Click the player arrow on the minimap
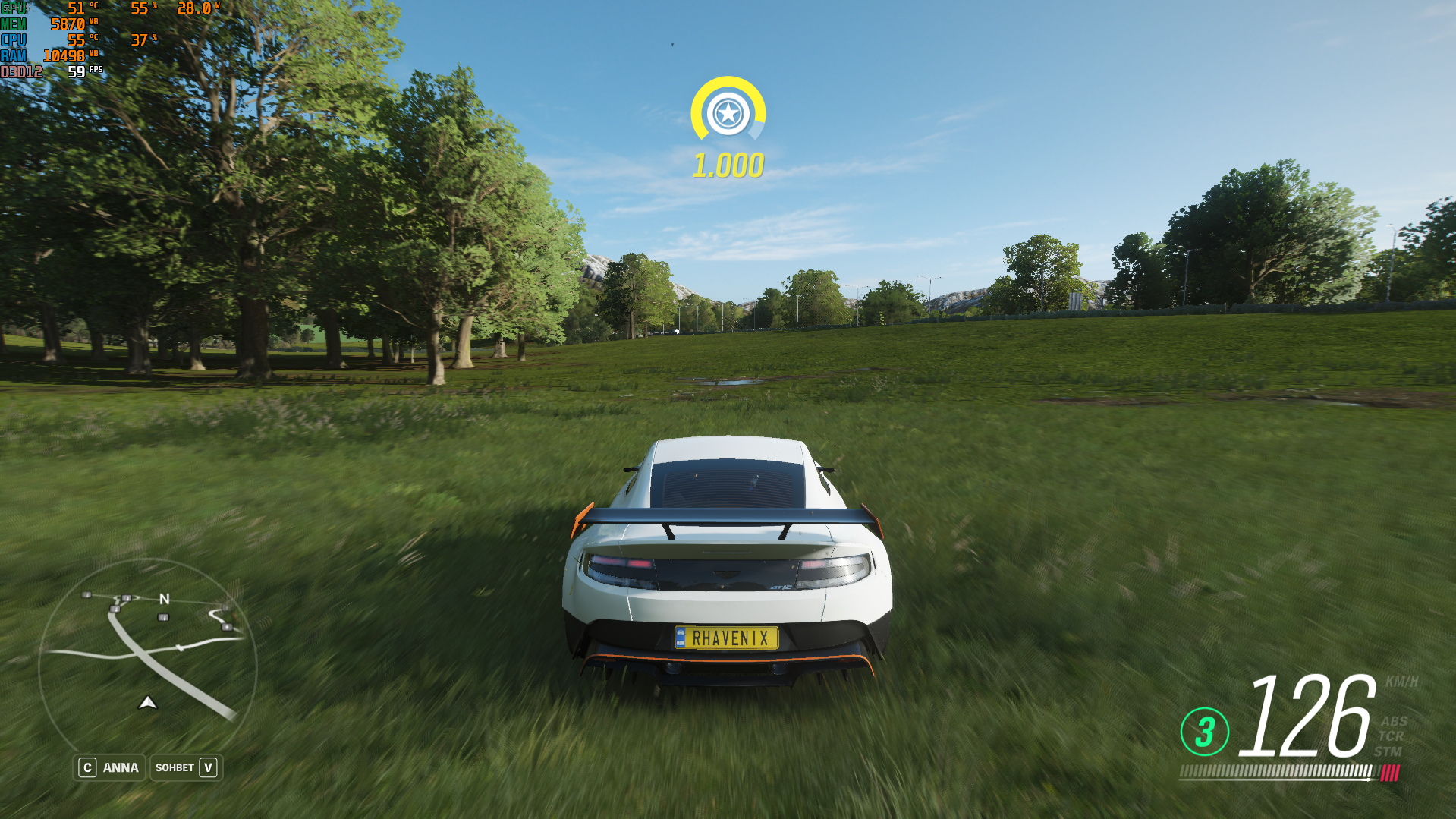1456x819 pixels. 148,703
